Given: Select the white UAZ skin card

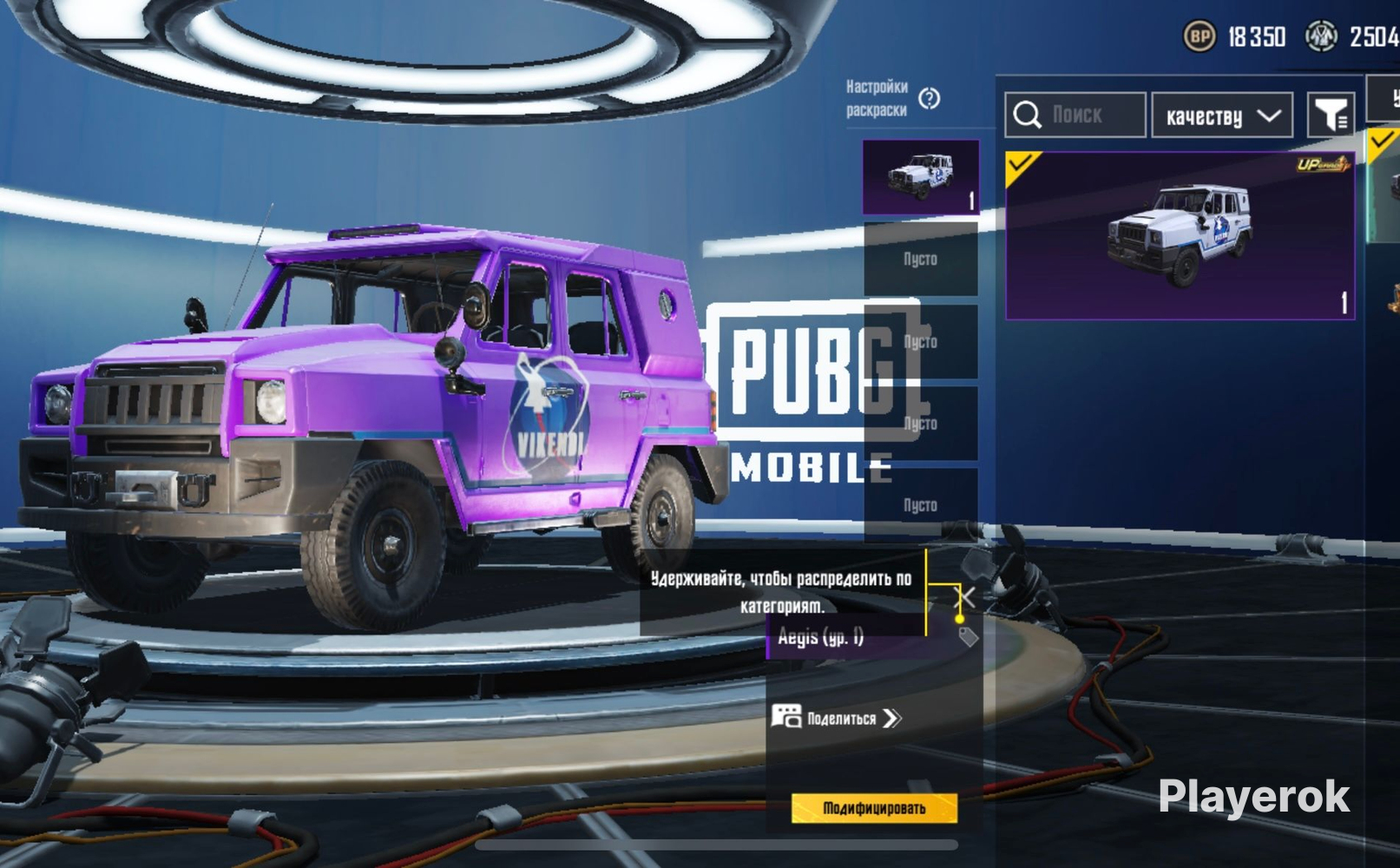Looking at the screenshot, I should coord(1180,235).
